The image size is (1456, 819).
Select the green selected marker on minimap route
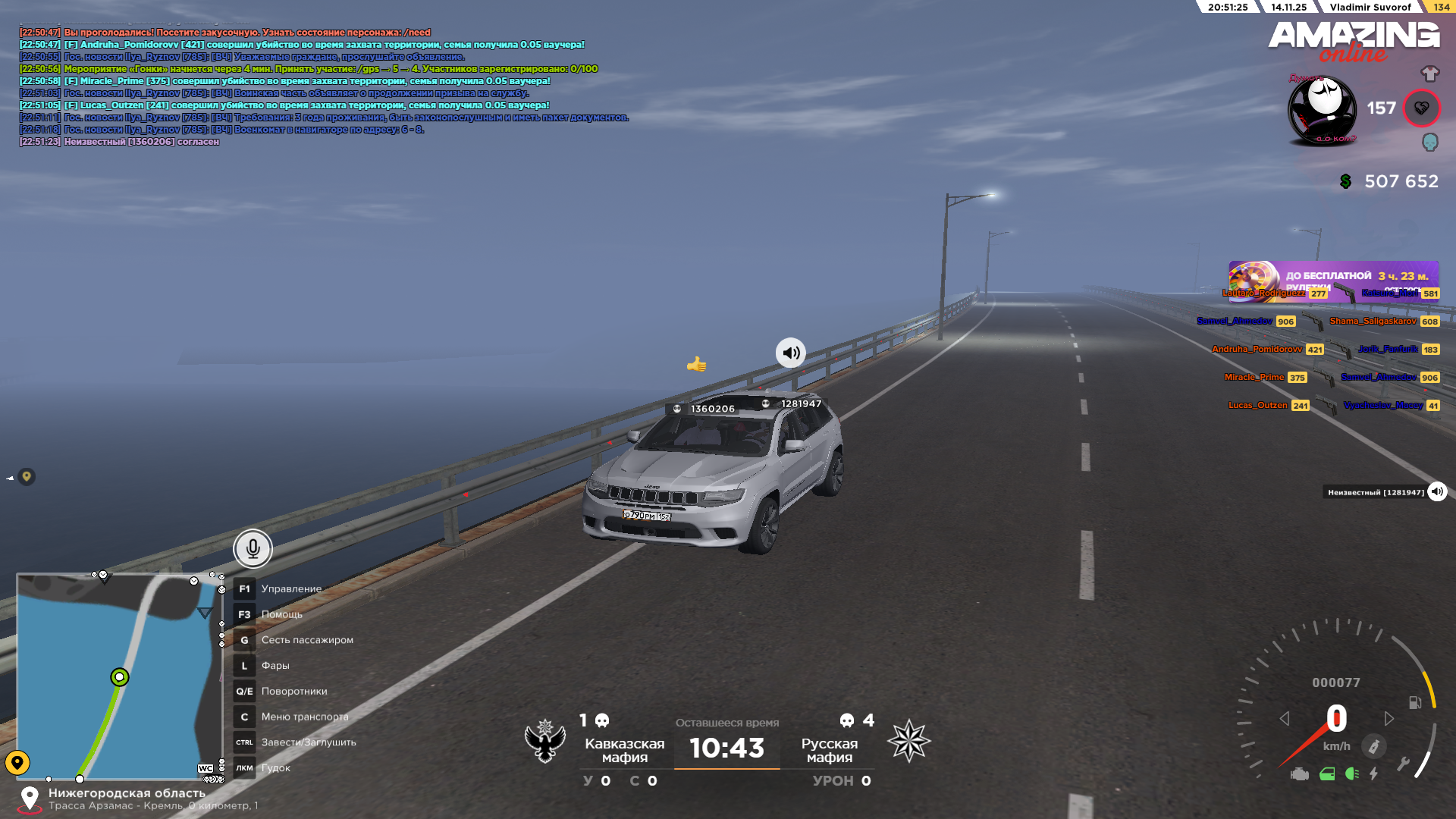click(119, 676)
